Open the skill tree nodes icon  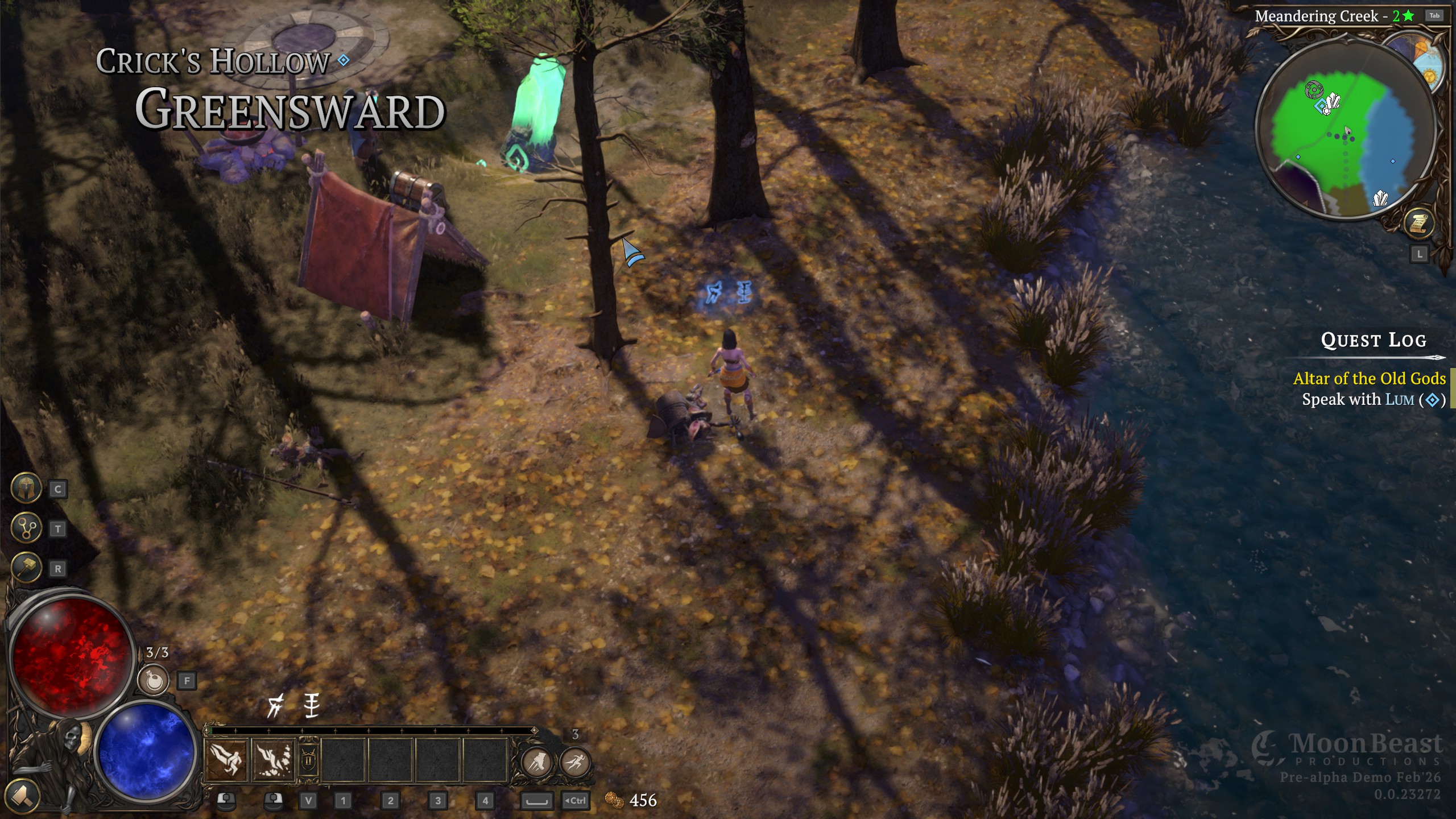[26, 528]
